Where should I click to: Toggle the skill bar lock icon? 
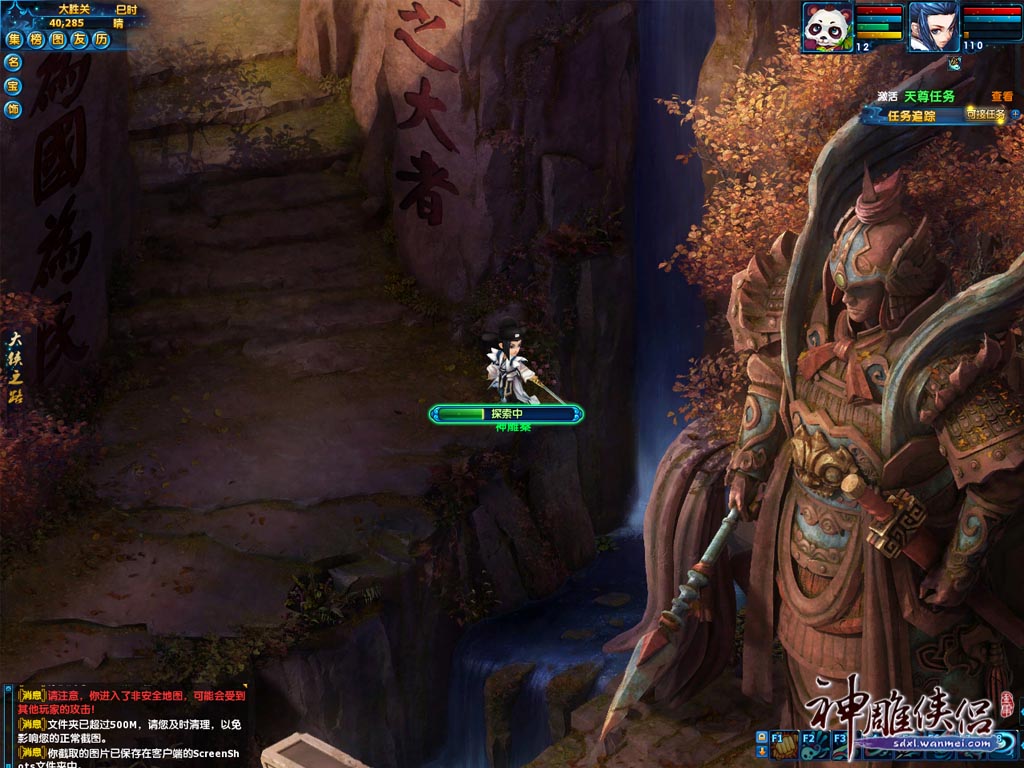pos(762,737)
